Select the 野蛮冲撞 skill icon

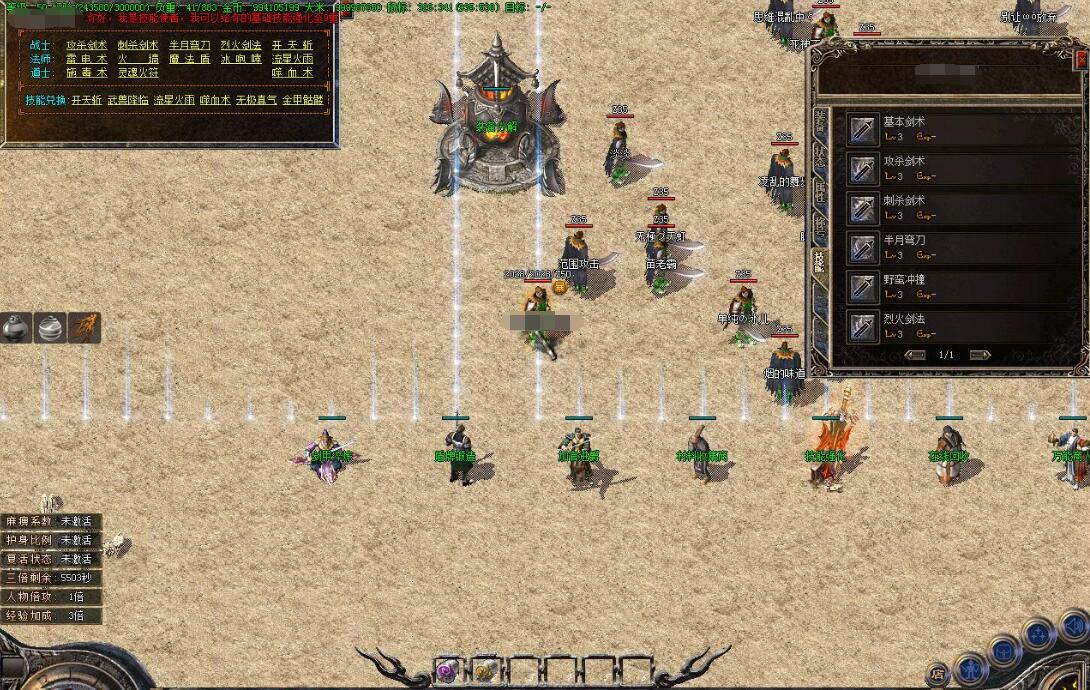(862, 287)
